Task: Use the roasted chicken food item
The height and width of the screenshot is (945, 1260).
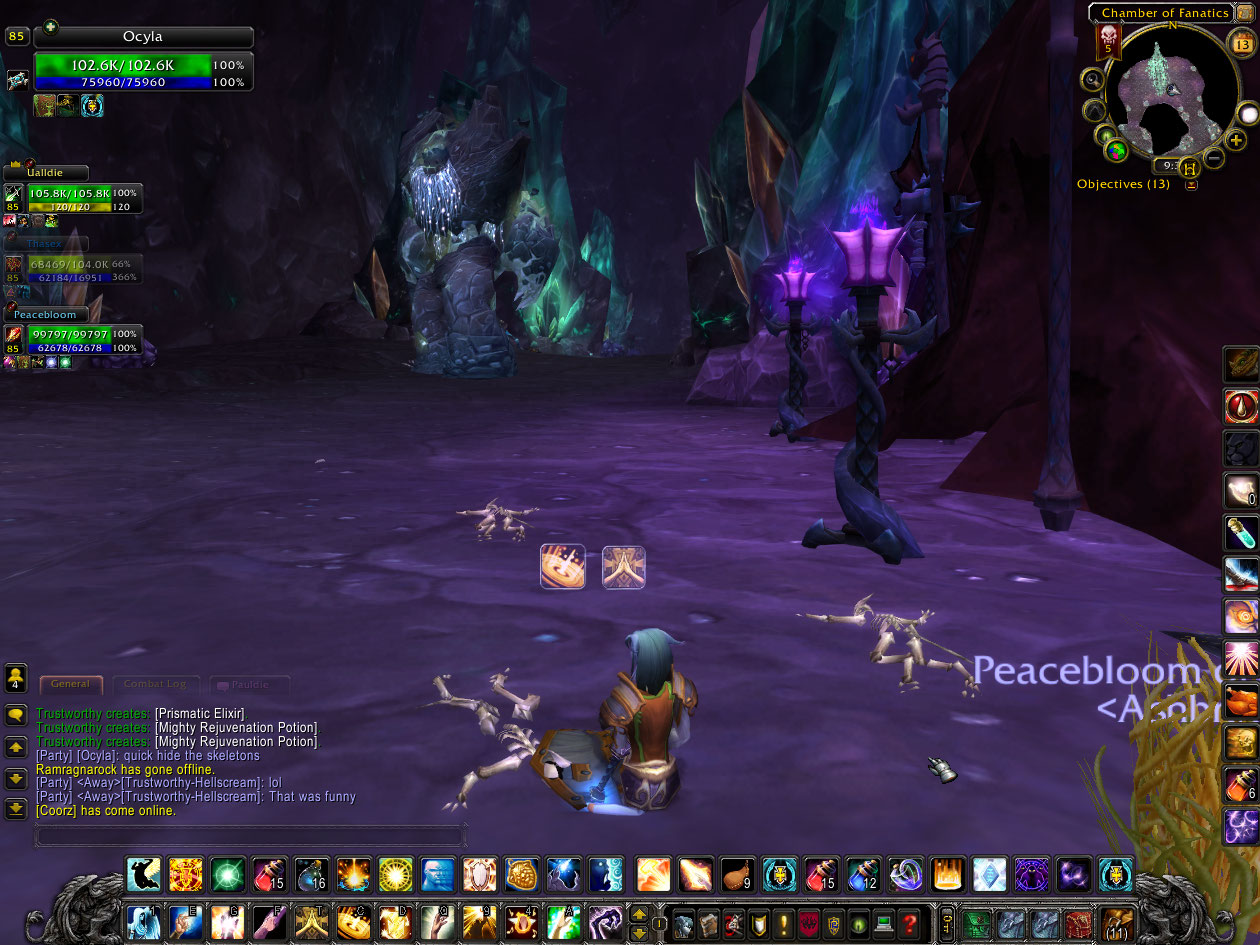Action: (x=738, y=874)
